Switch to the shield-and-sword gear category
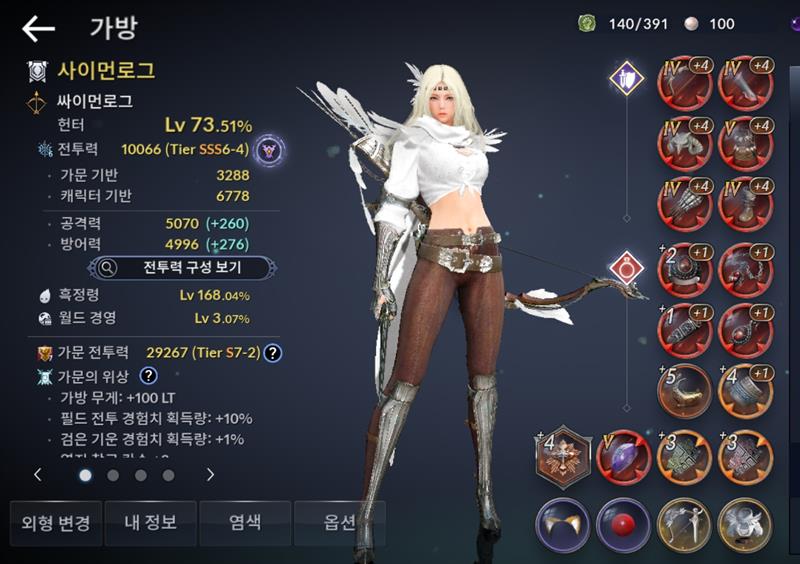Image resolution: width=800 pixels, height=564 pixels. 627,77
